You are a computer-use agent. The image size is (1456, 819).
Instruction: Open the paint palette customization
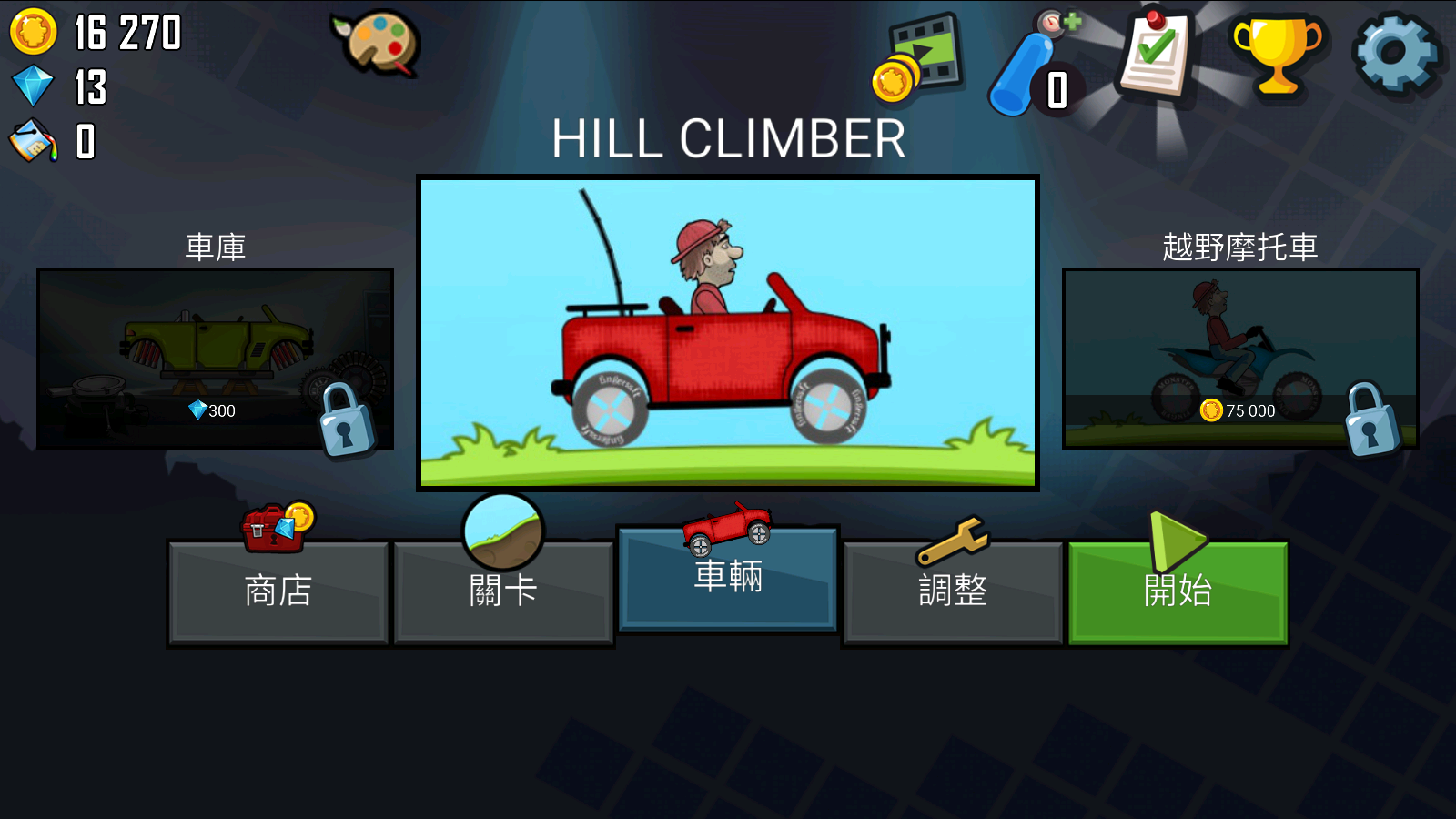[x=376, y=43]
